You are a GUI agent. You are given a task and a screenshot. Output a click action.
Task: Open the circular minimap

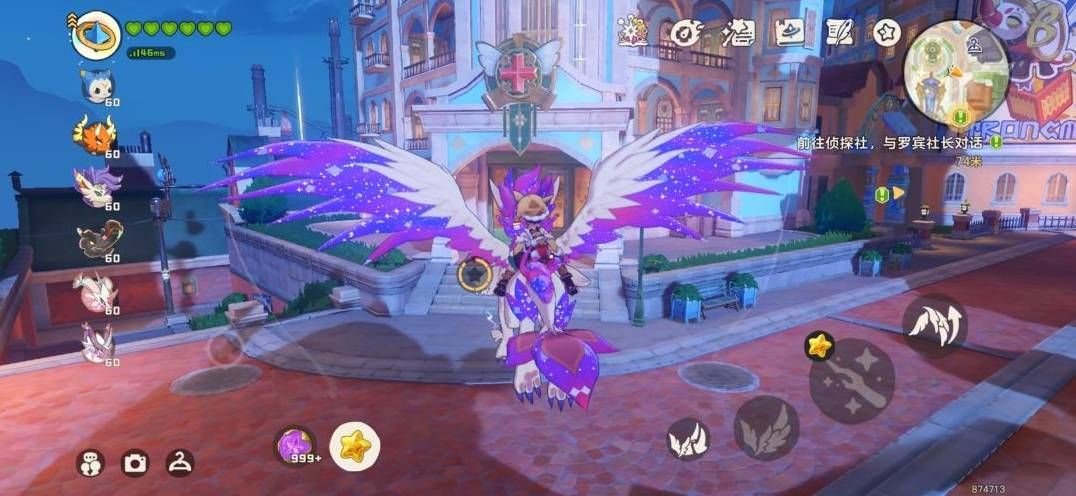point(955,72)
